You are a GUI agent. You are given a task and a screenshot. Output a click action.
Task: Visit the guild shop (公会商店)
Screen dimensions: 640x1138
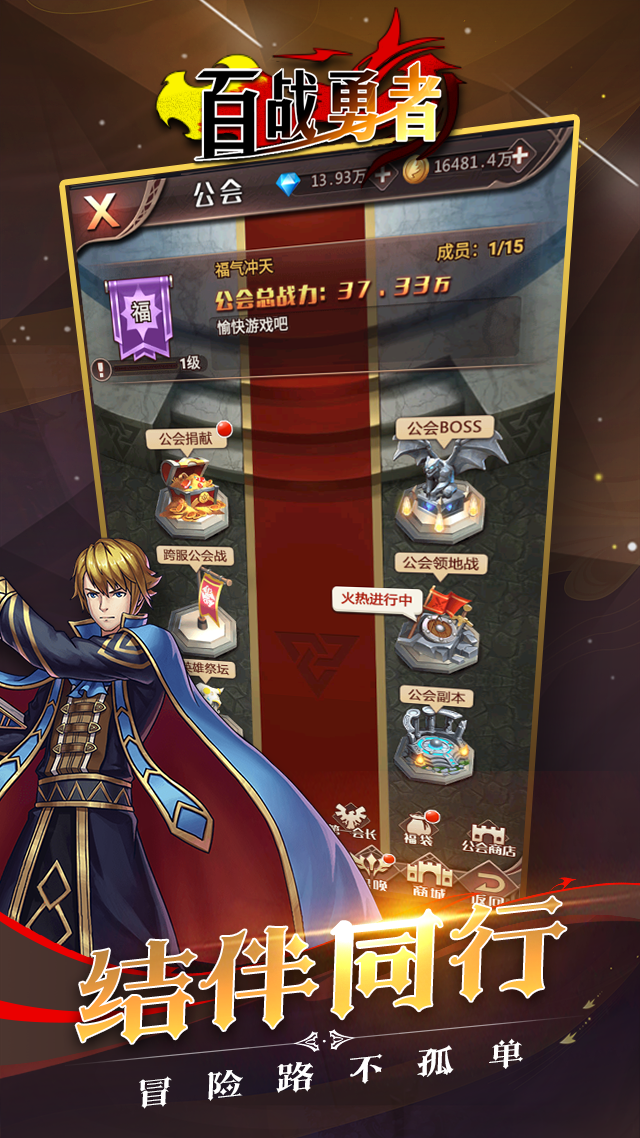click(x=488, y=836)
